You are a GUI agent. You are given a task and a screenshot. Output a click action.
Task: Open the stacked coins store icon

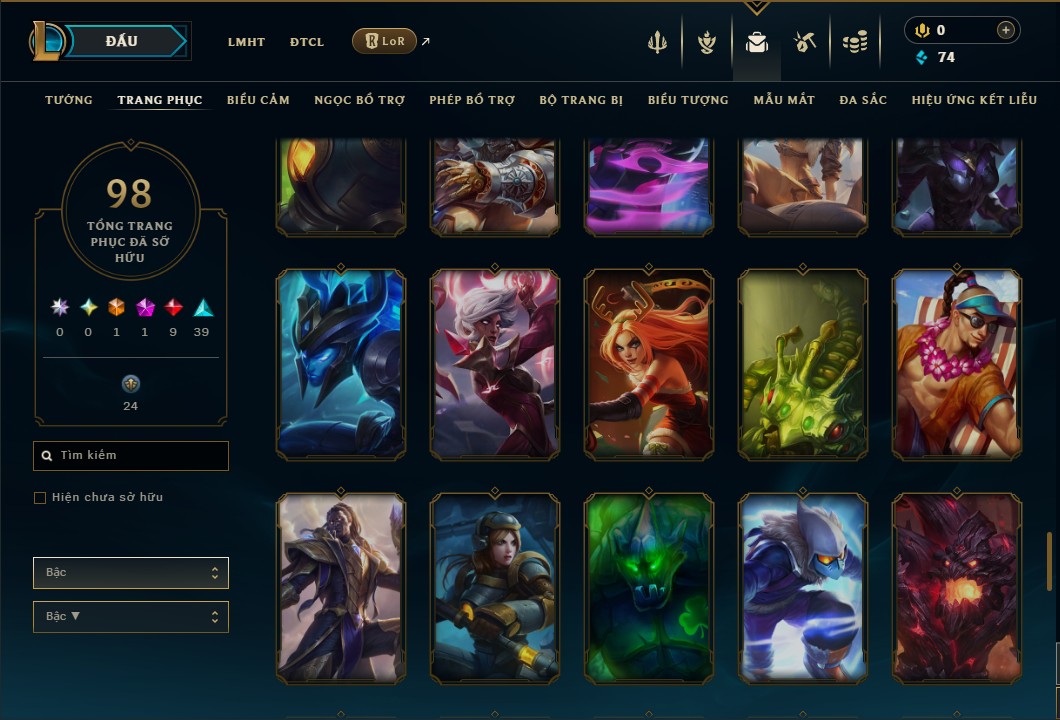click(x=854, y=42)
